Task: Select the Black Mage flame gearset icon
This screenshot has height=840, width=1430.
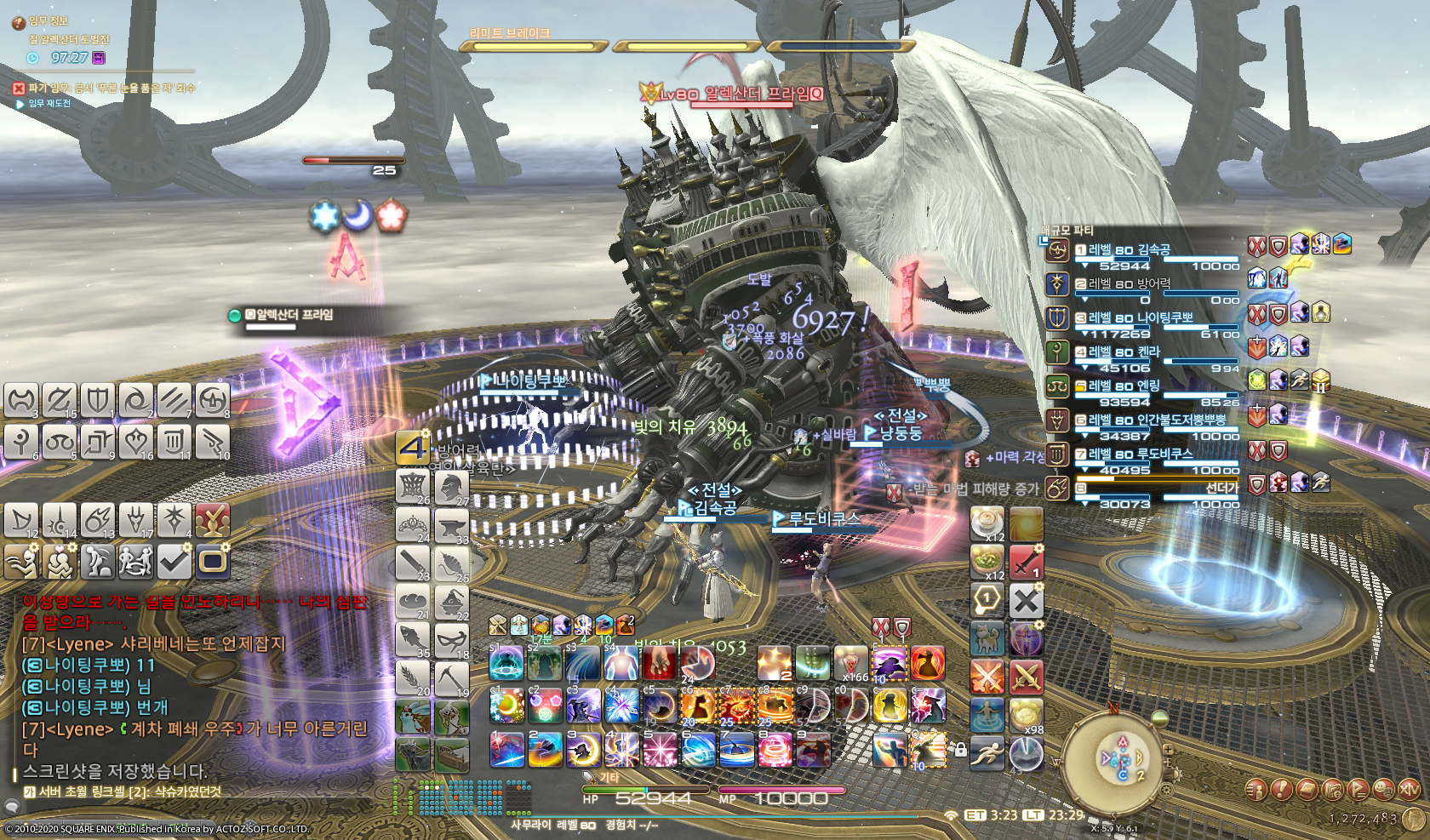Action: [97, 519]
